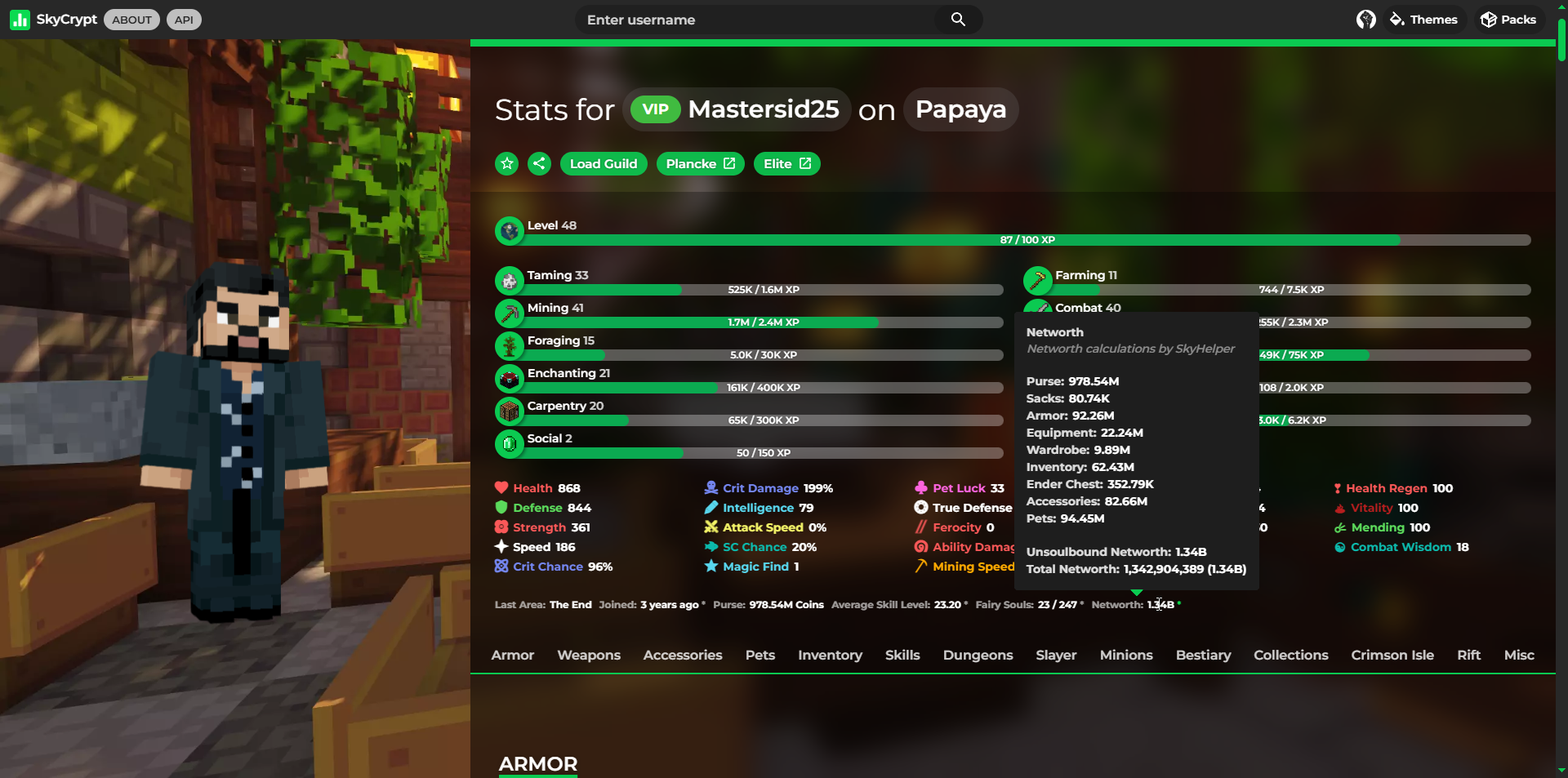Click the Carpentry crafting table icon

point(509,411)
